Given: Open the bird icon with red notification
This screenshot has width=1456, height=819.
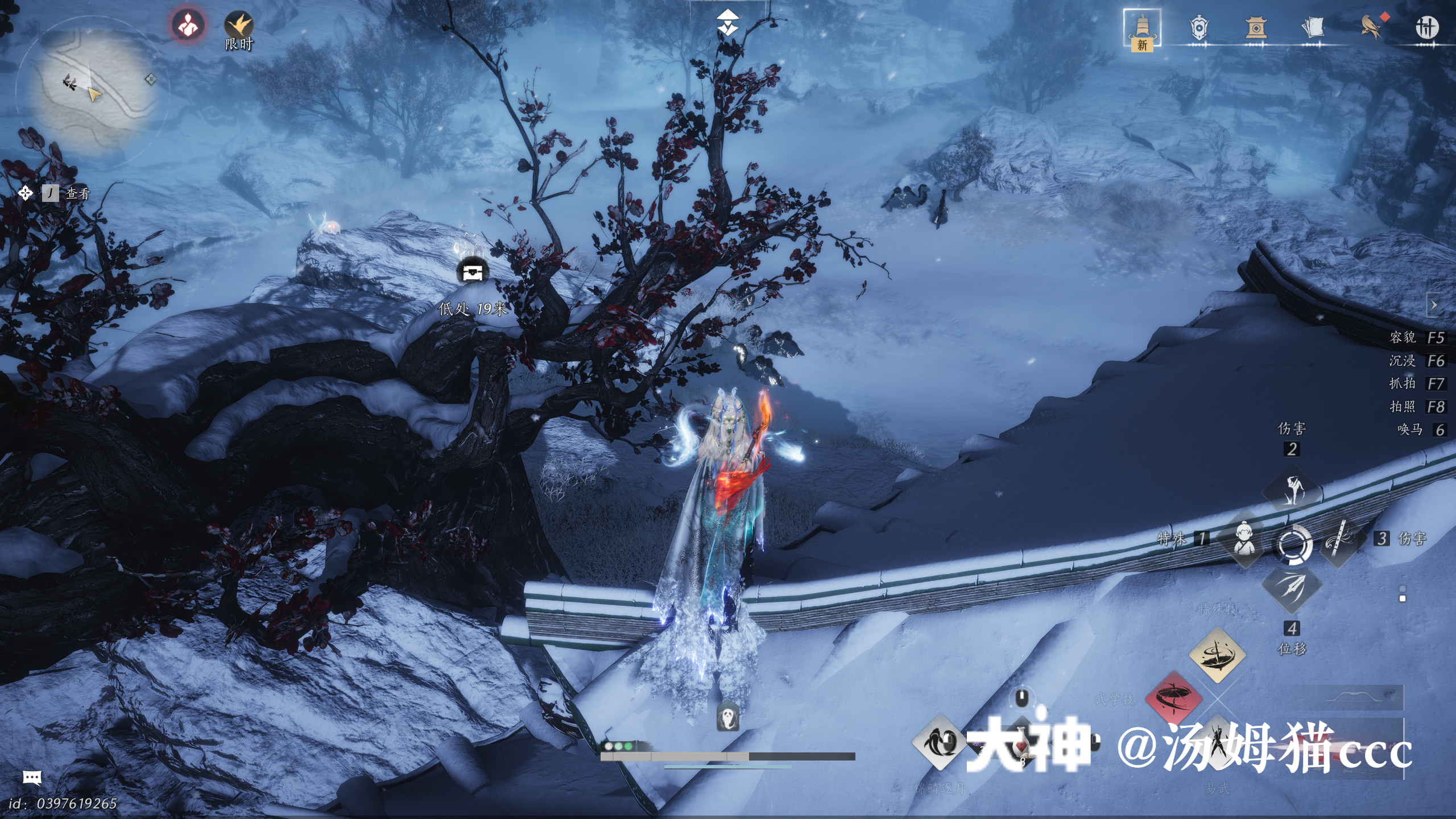Looking at the screenshot, I should point(1371,27).
